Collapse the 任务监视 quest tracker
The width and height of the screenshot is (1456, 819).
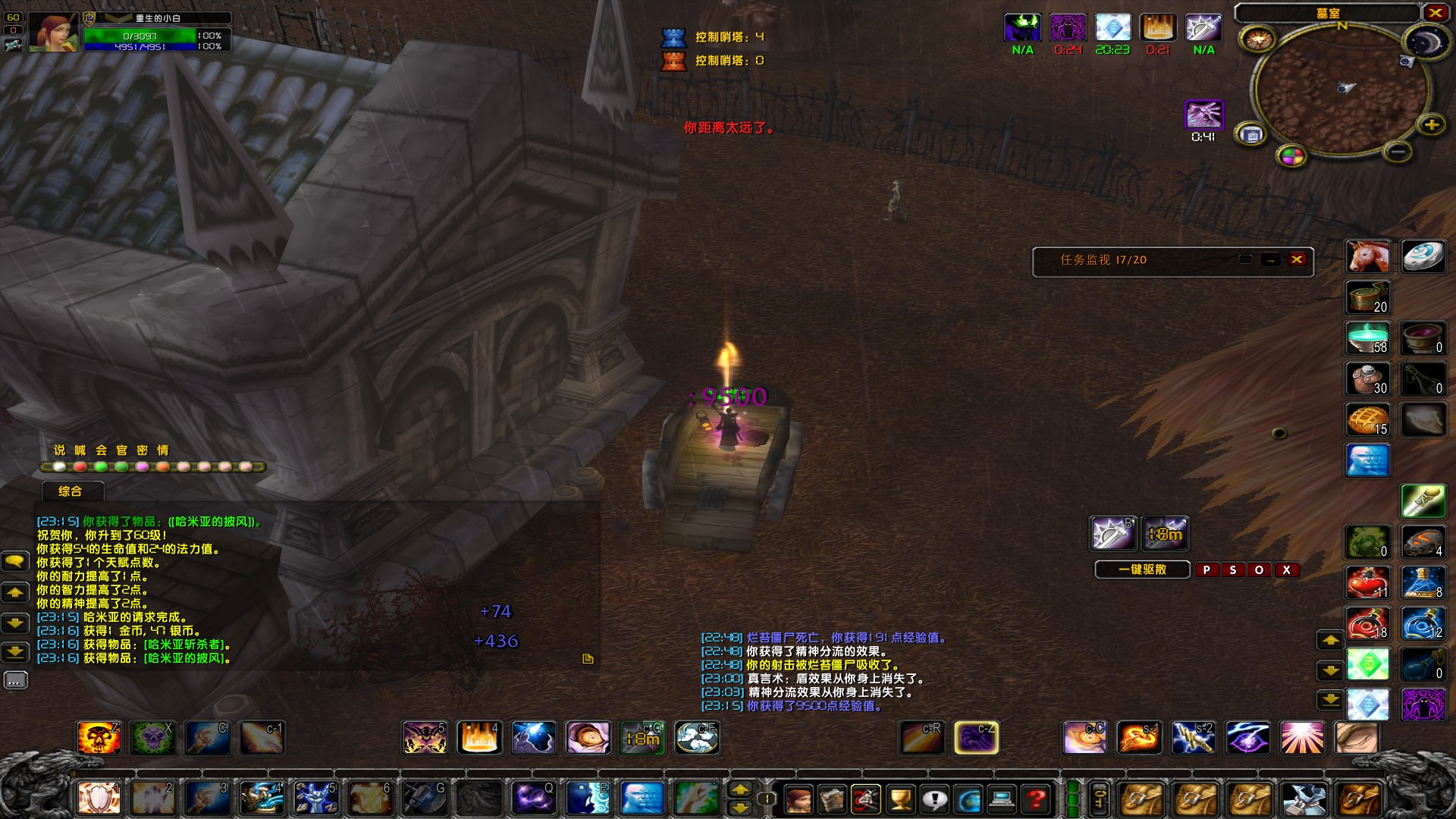pos(1271,260)
